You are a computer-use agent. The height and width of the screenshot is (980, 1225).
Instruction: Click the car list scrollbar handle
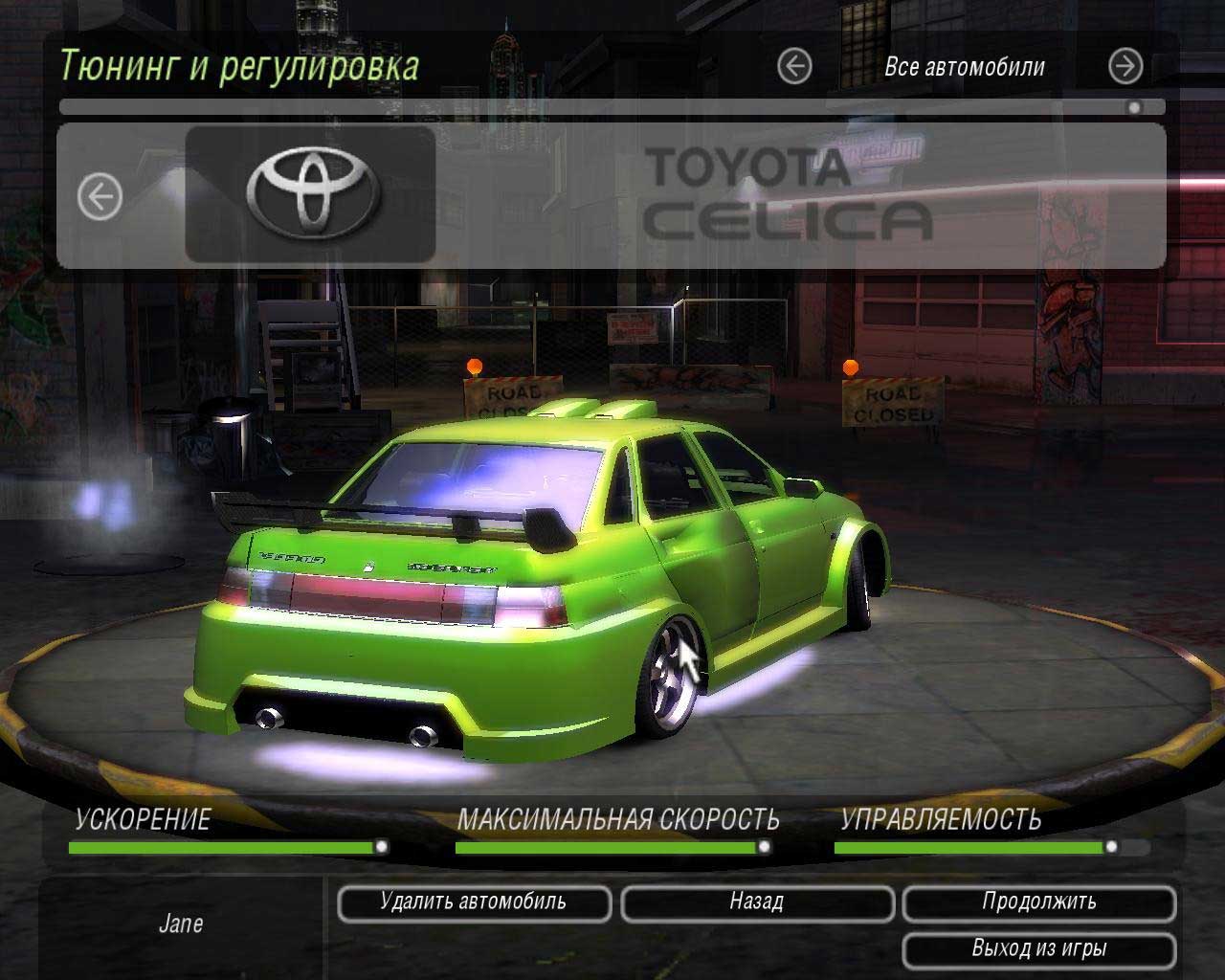click(x=1134, y=108)
